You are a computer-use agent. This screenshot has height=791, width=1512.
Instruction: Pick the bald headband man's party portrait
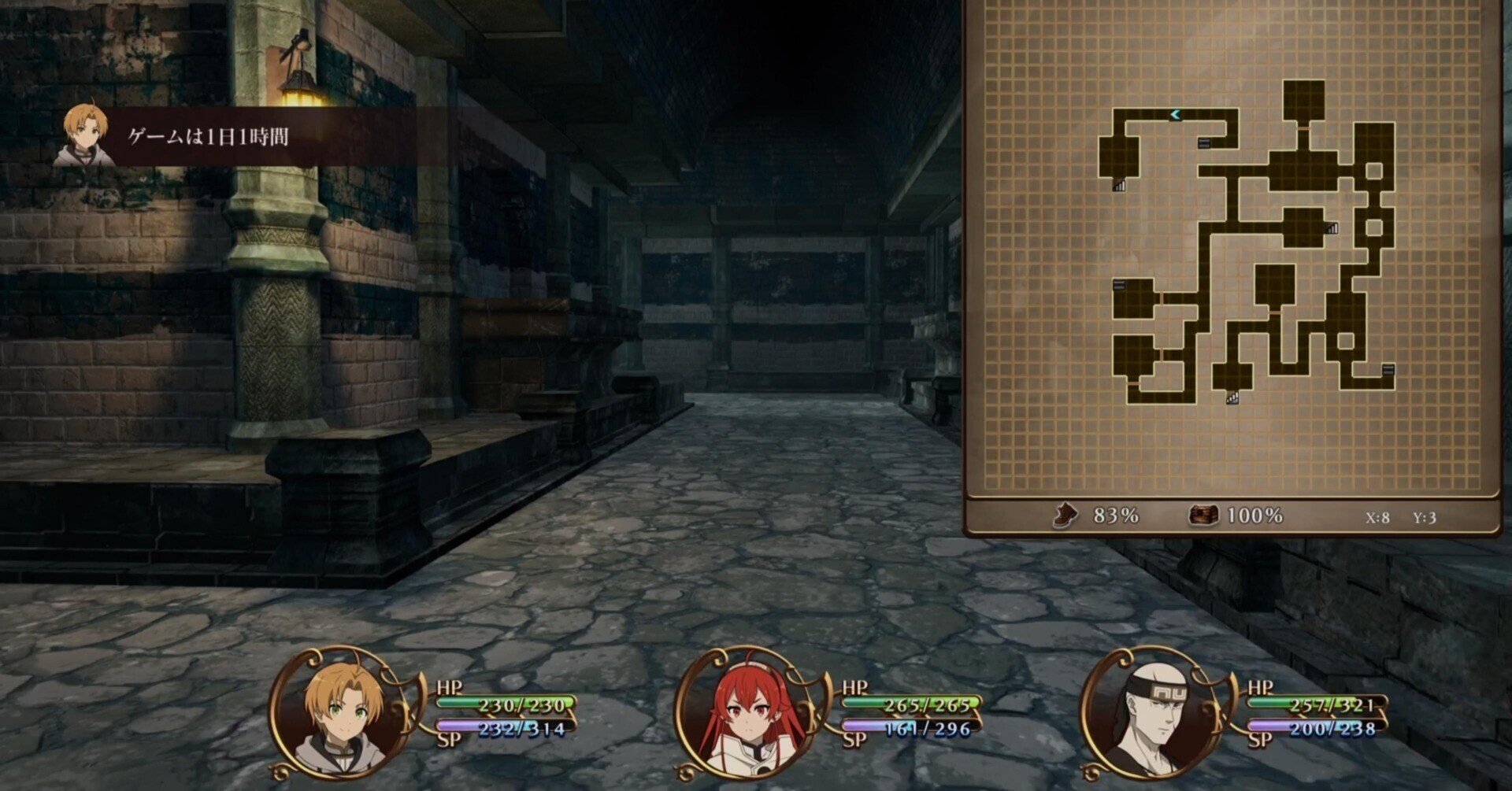point(1150,712)
